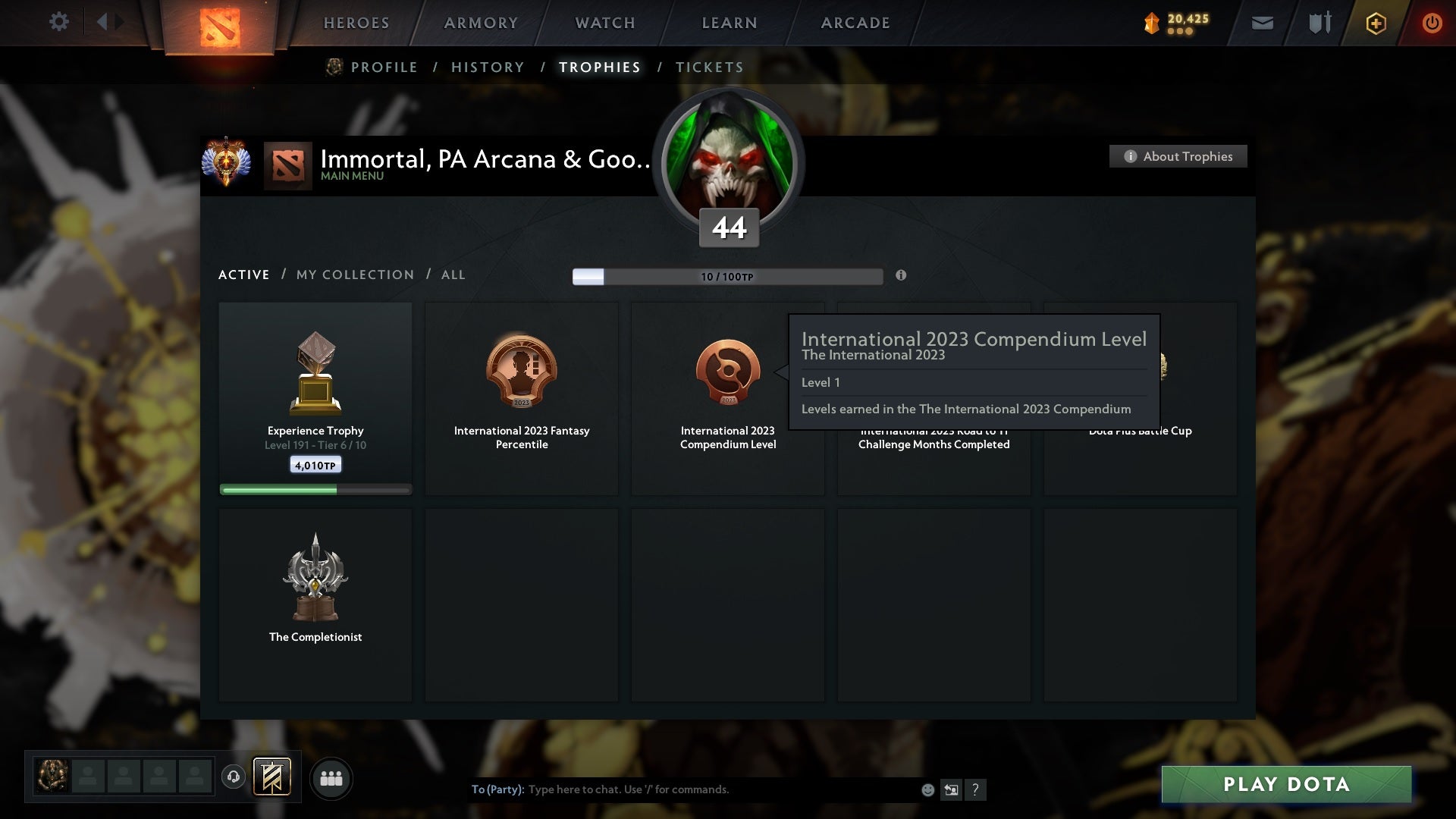Screen dimensions: 1456x819
Task: Toggle the screenshot share icon near chat
Action: (951, 789)
